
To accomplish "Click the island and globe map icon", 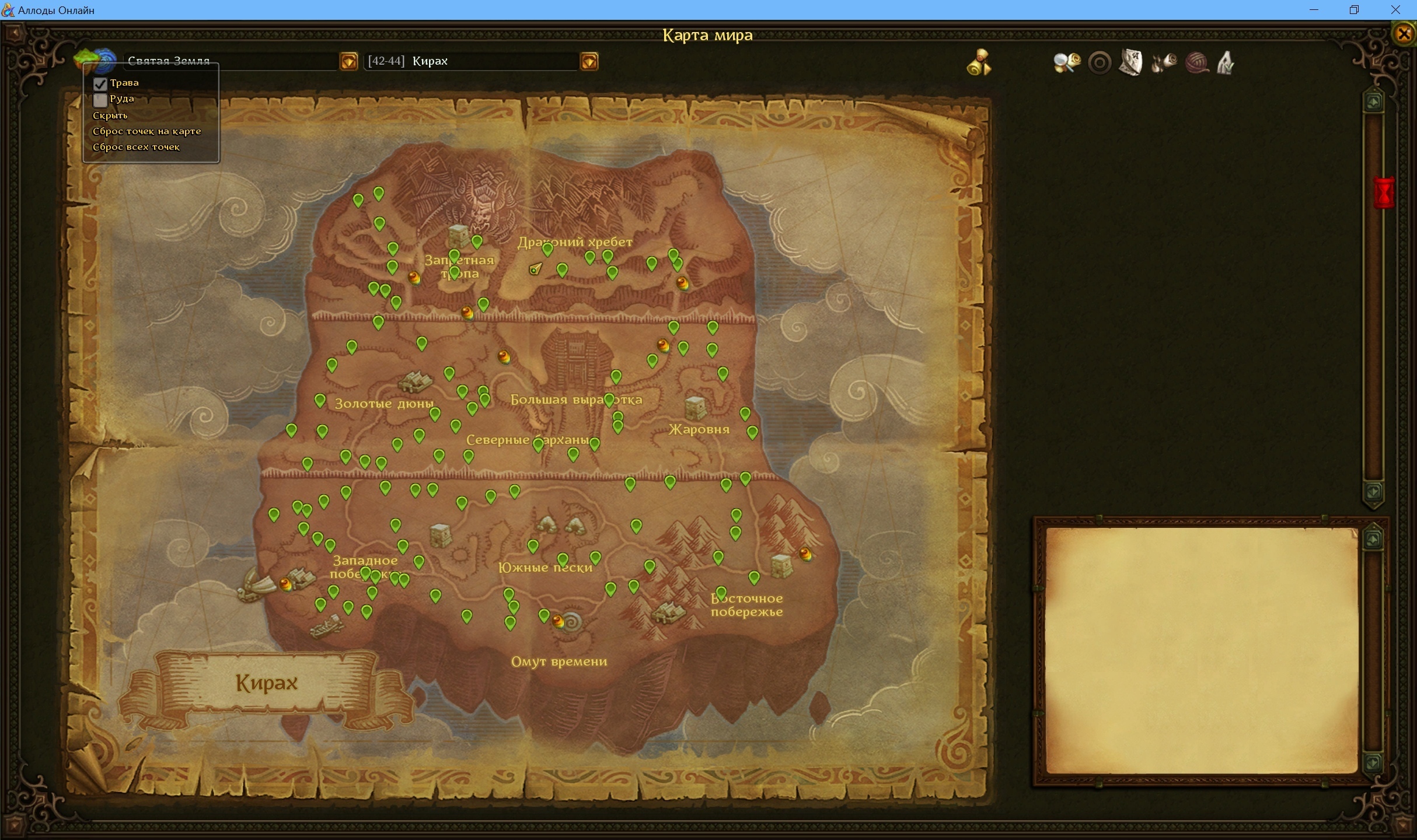I will (93, 61).
